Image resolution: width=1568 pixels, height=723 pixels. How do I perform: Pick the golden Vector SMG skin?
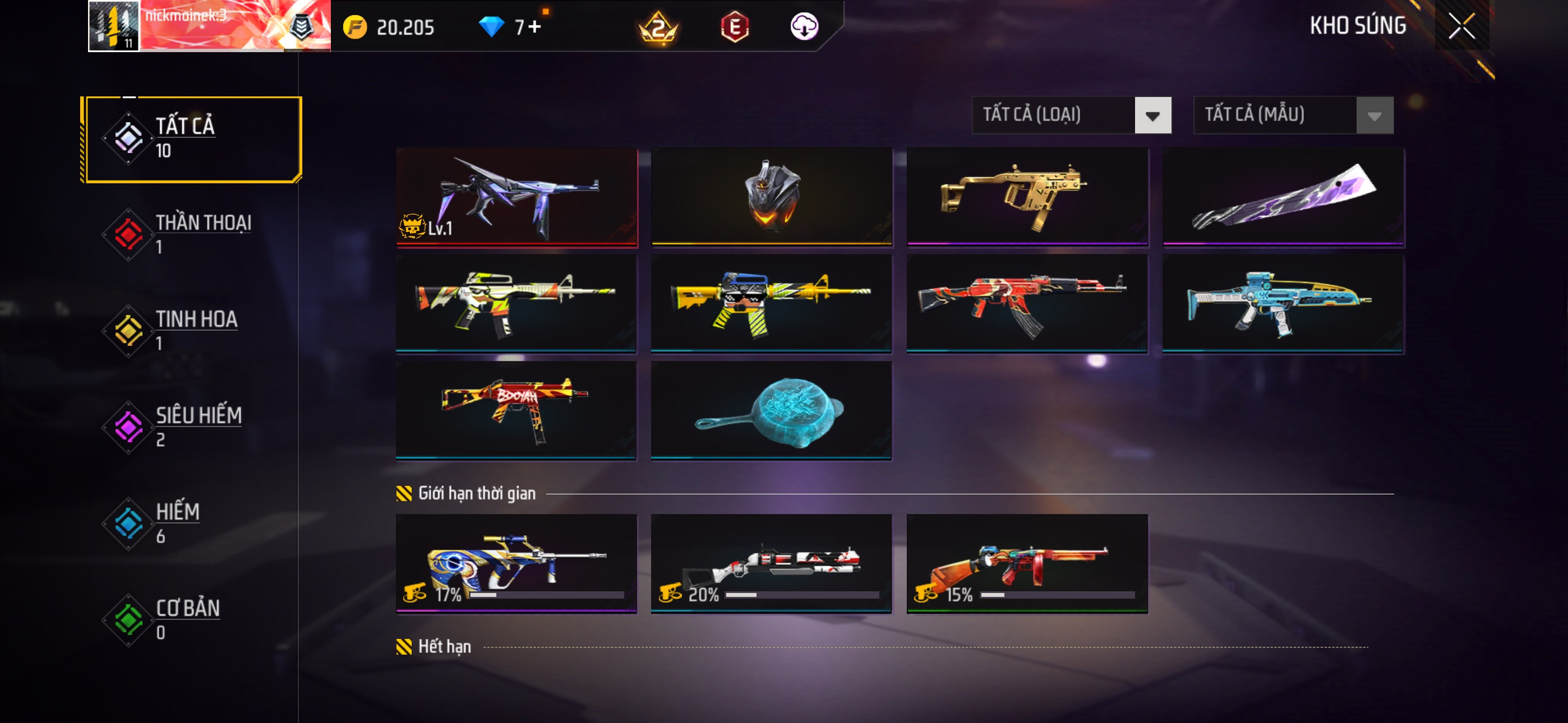pyautogui.click(x=1027, y=197)
